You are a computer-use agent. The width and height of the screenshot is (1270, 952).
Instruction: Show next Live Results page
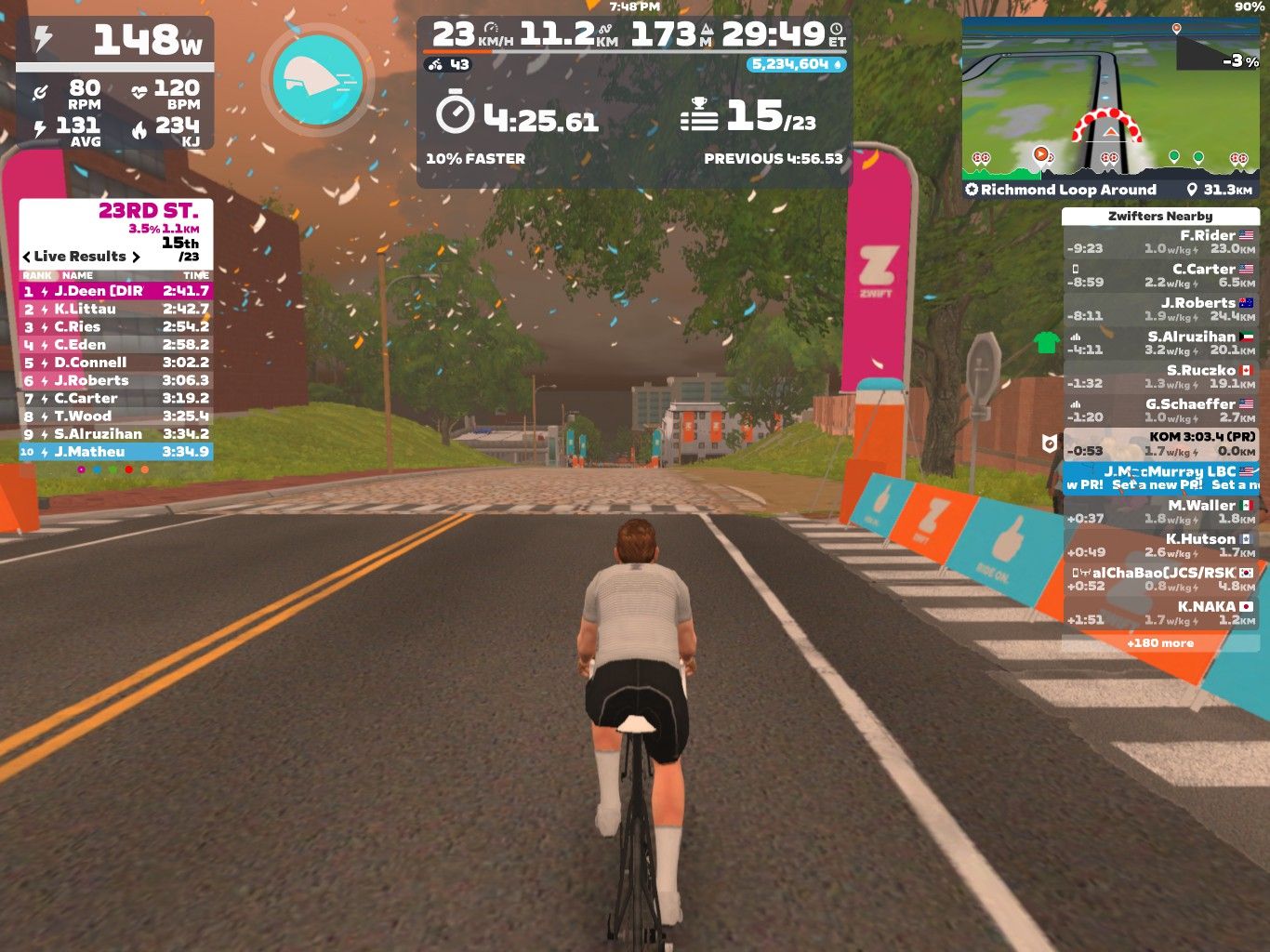pyautogui.click(x=136, y=257)
